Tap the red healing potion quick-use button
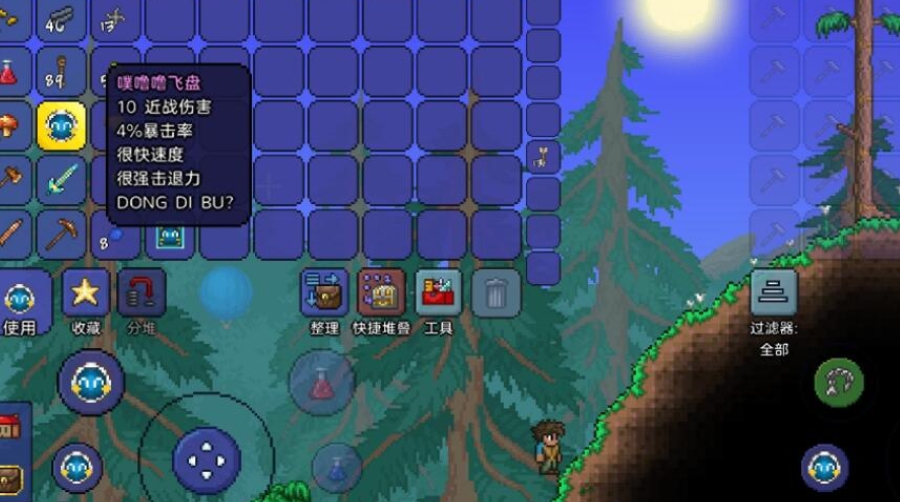900x502 pixels. pyautogui.click(x=321, y=383)
